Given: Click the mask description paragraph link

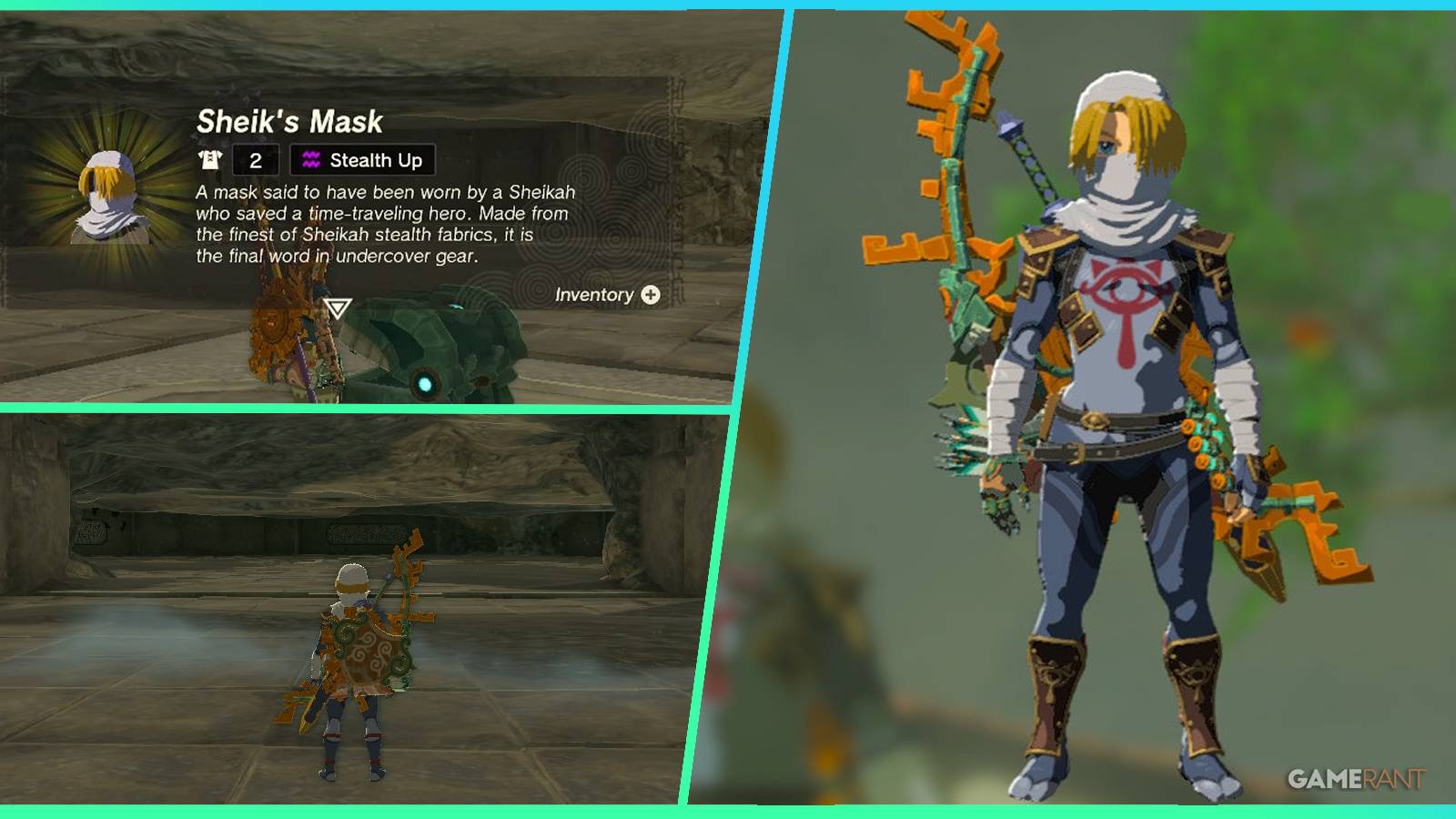Looking at the screenshot, I should tap(382, 227).
